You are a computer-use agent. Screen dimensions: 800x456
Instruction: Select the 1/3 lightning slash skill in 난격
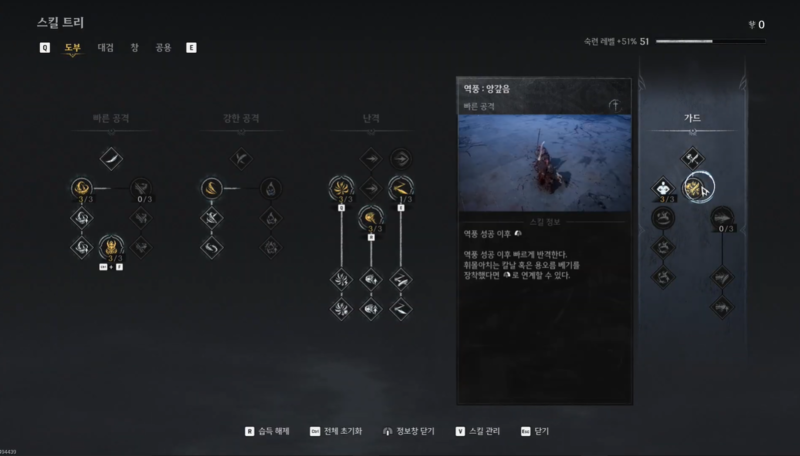tap(401, 187)
